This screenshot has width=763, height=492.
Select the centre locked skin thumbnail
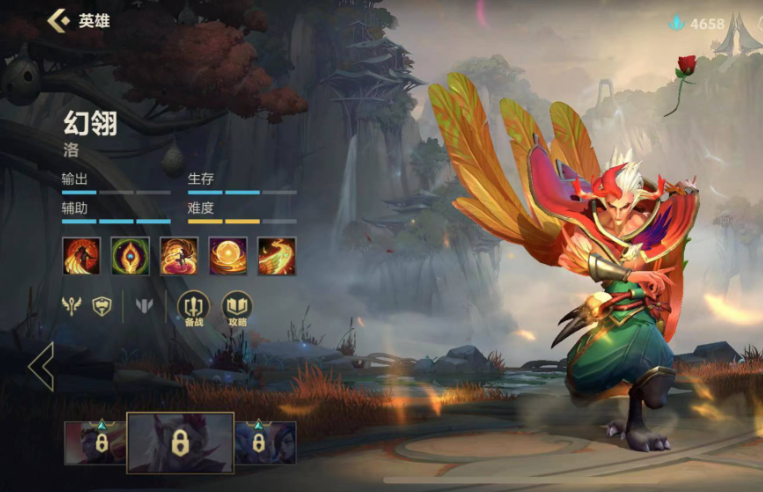pos(180,441)
